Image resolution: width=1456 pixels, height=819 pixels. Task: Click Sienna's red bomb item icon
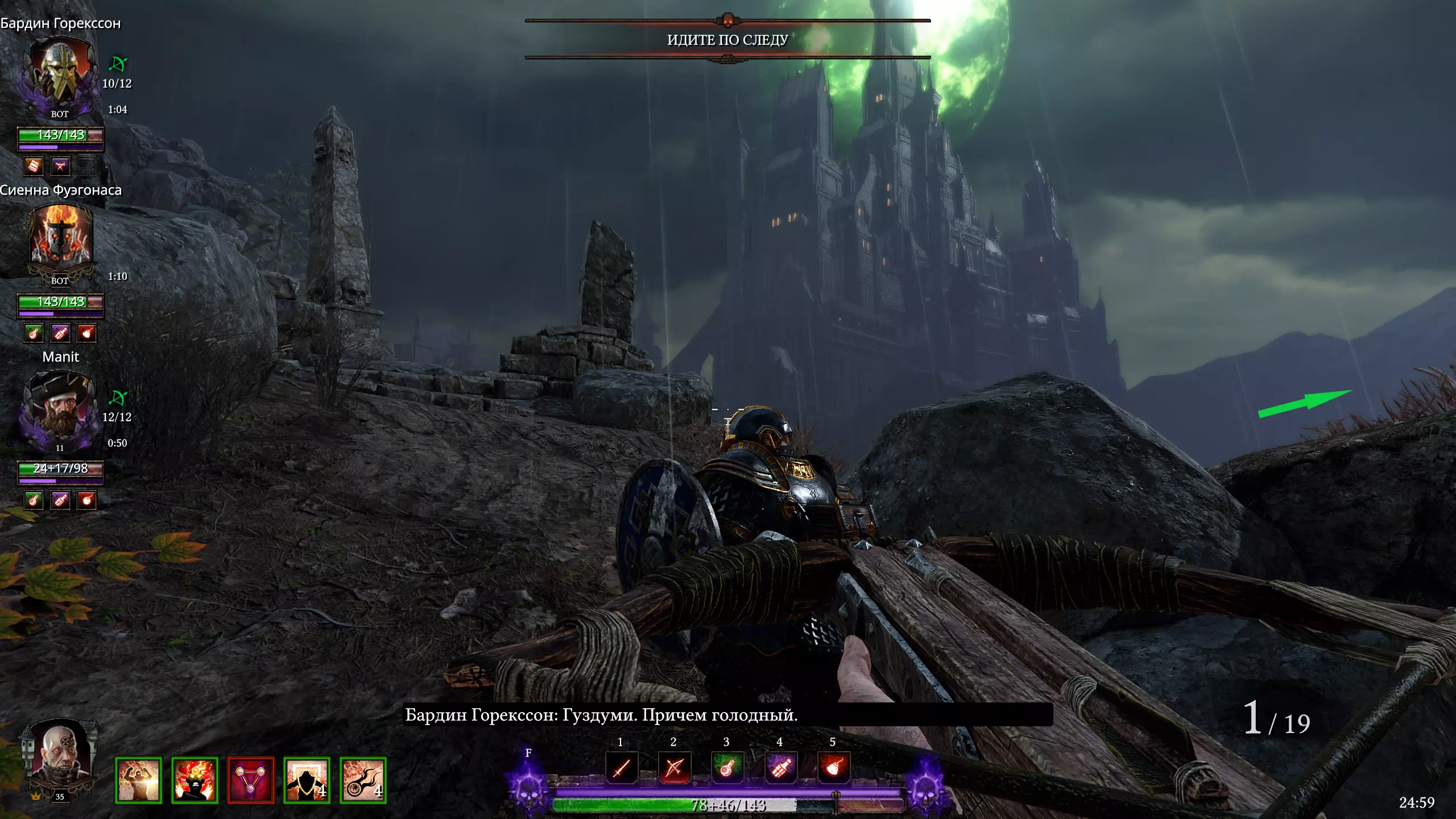coord(86,333)
